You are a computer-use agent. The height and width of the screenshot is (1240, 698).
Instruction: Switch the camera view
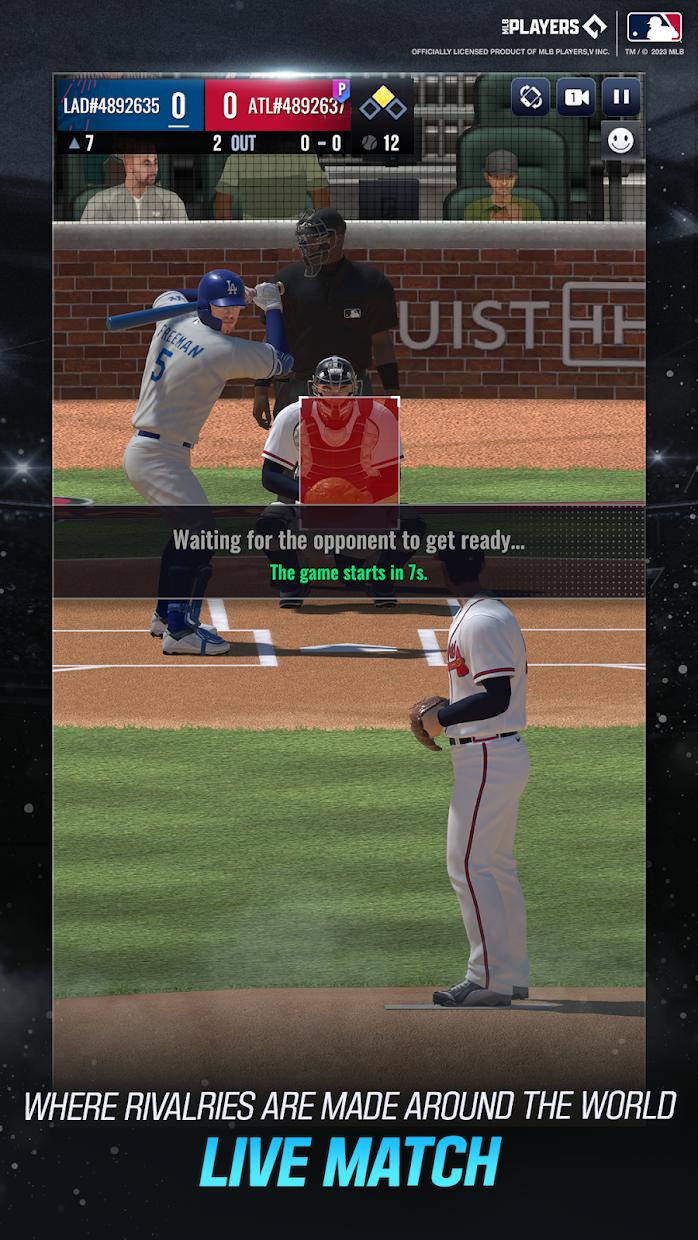pos(576,97)
